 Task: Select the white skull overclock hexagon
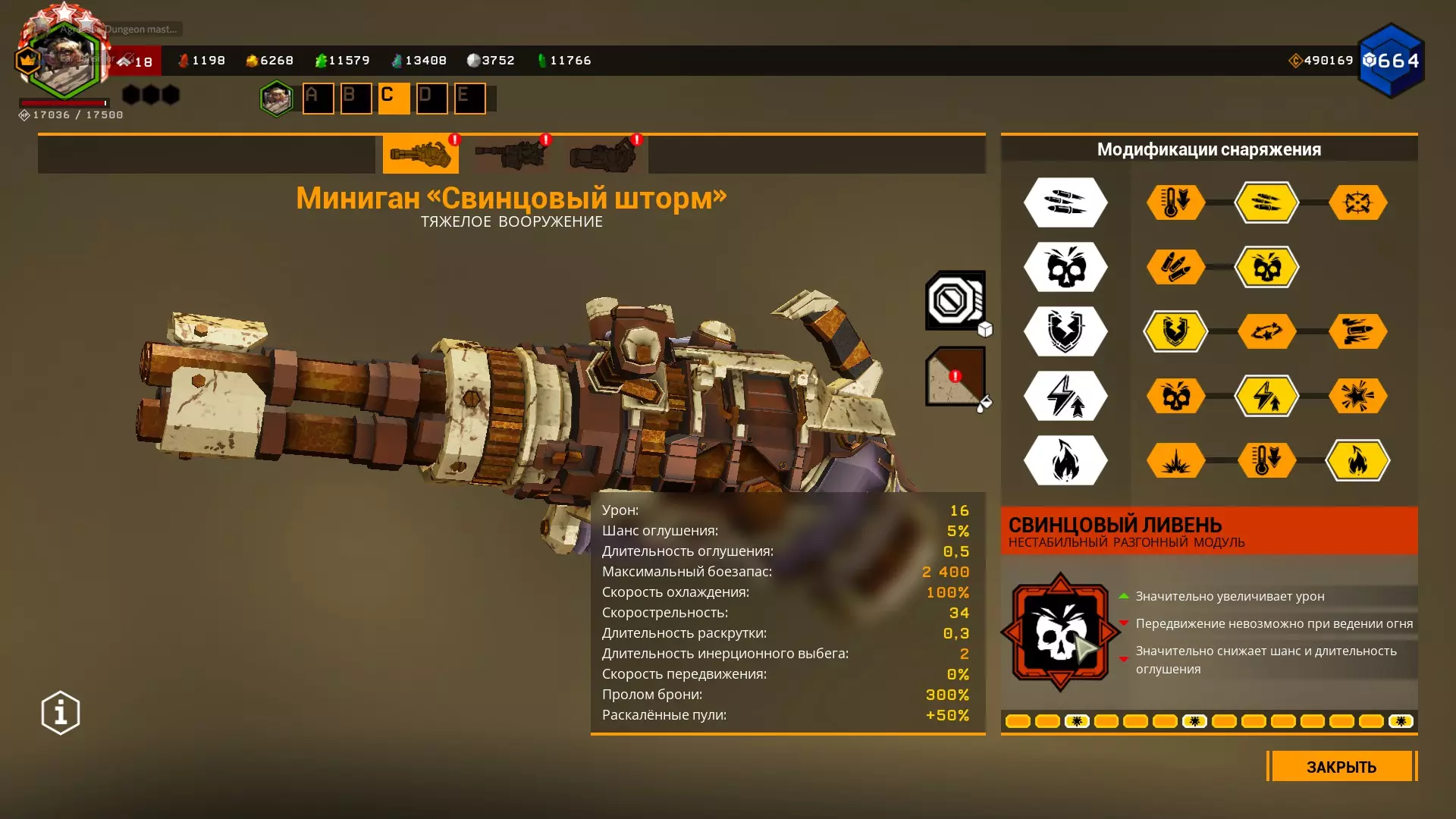pyautogui.click(x=1065, y=267)
